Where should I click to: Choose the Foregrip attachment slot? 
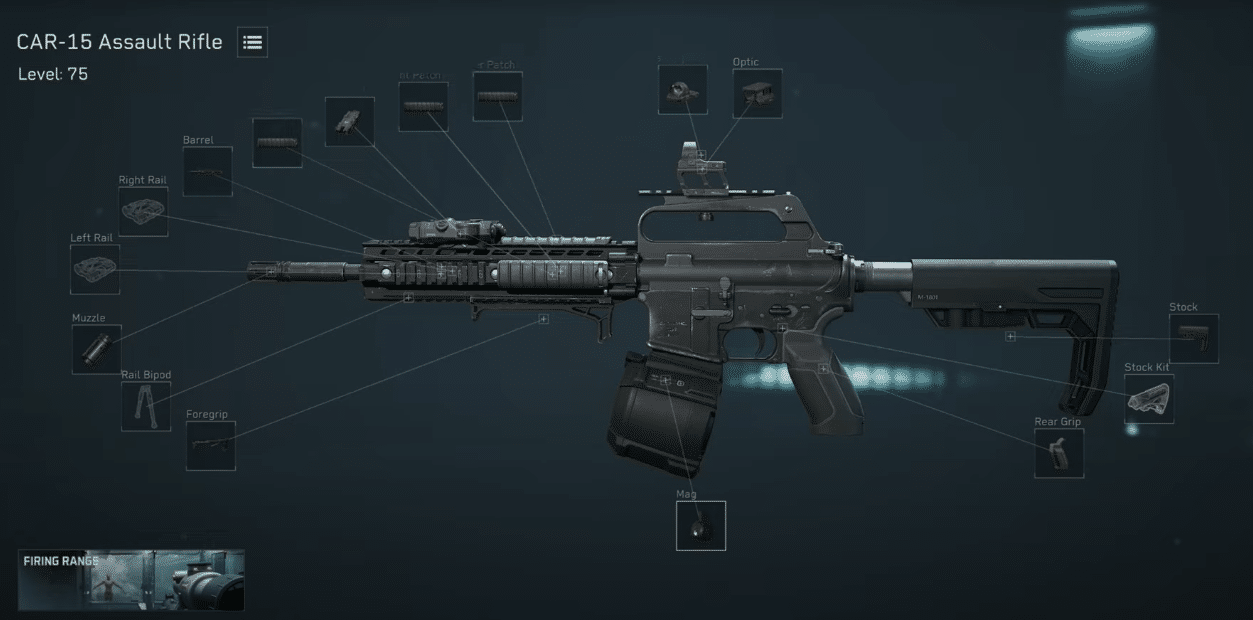tap(210, 445)
